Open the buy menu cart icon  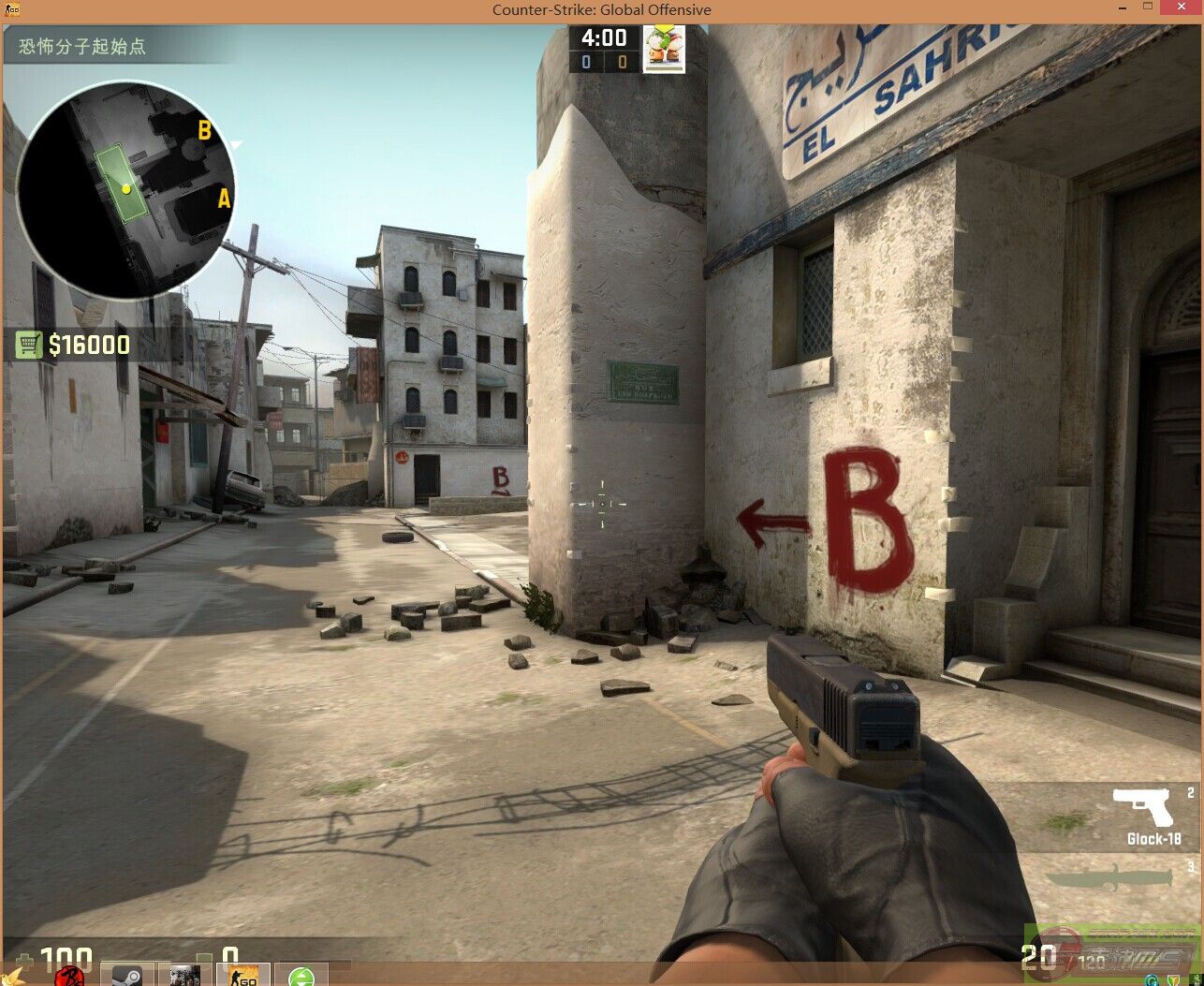coord(29,346)
